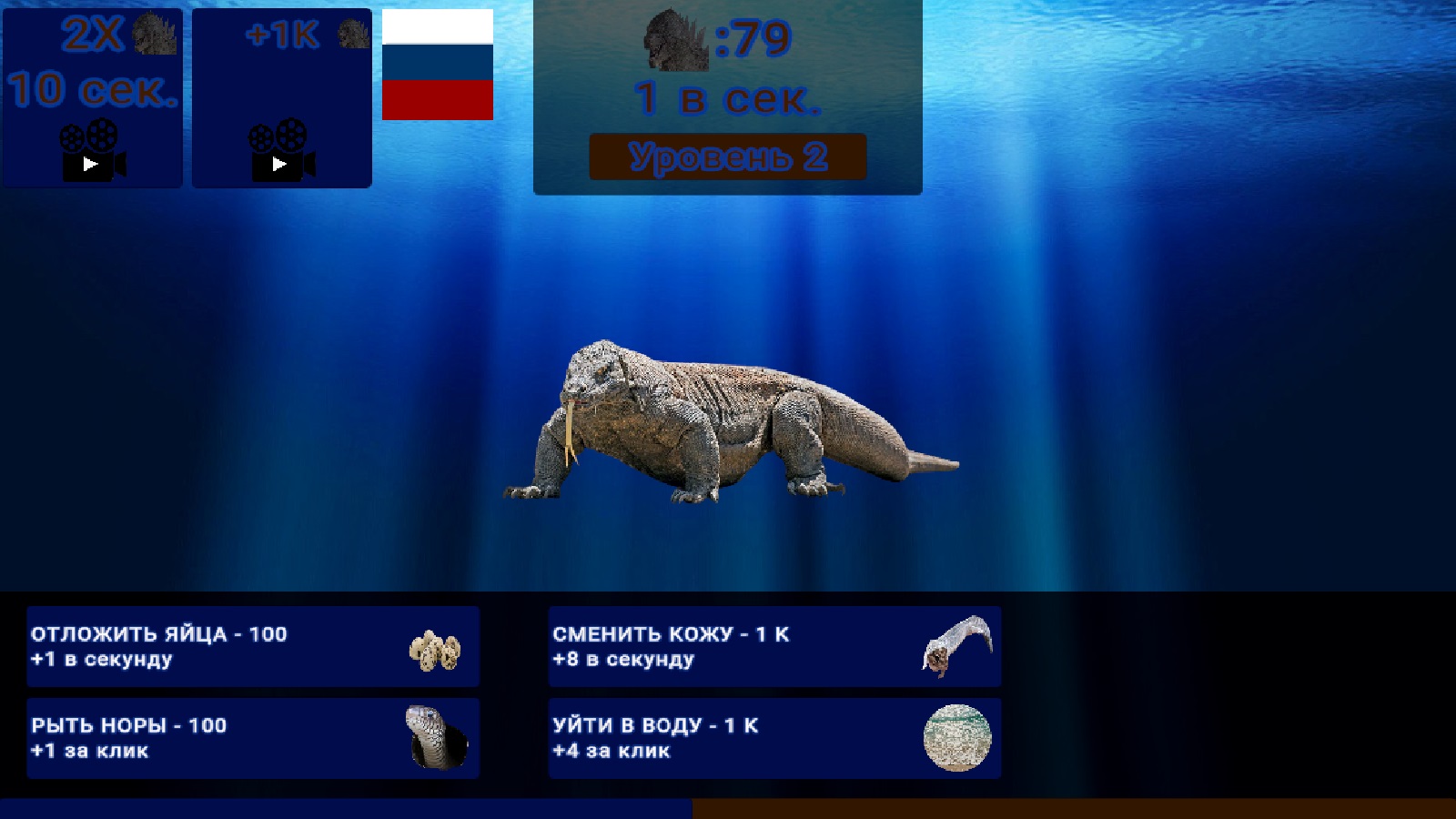1456x819 pixels.
Task: Open the Уровень 2 level display
Action: (728, 157)
